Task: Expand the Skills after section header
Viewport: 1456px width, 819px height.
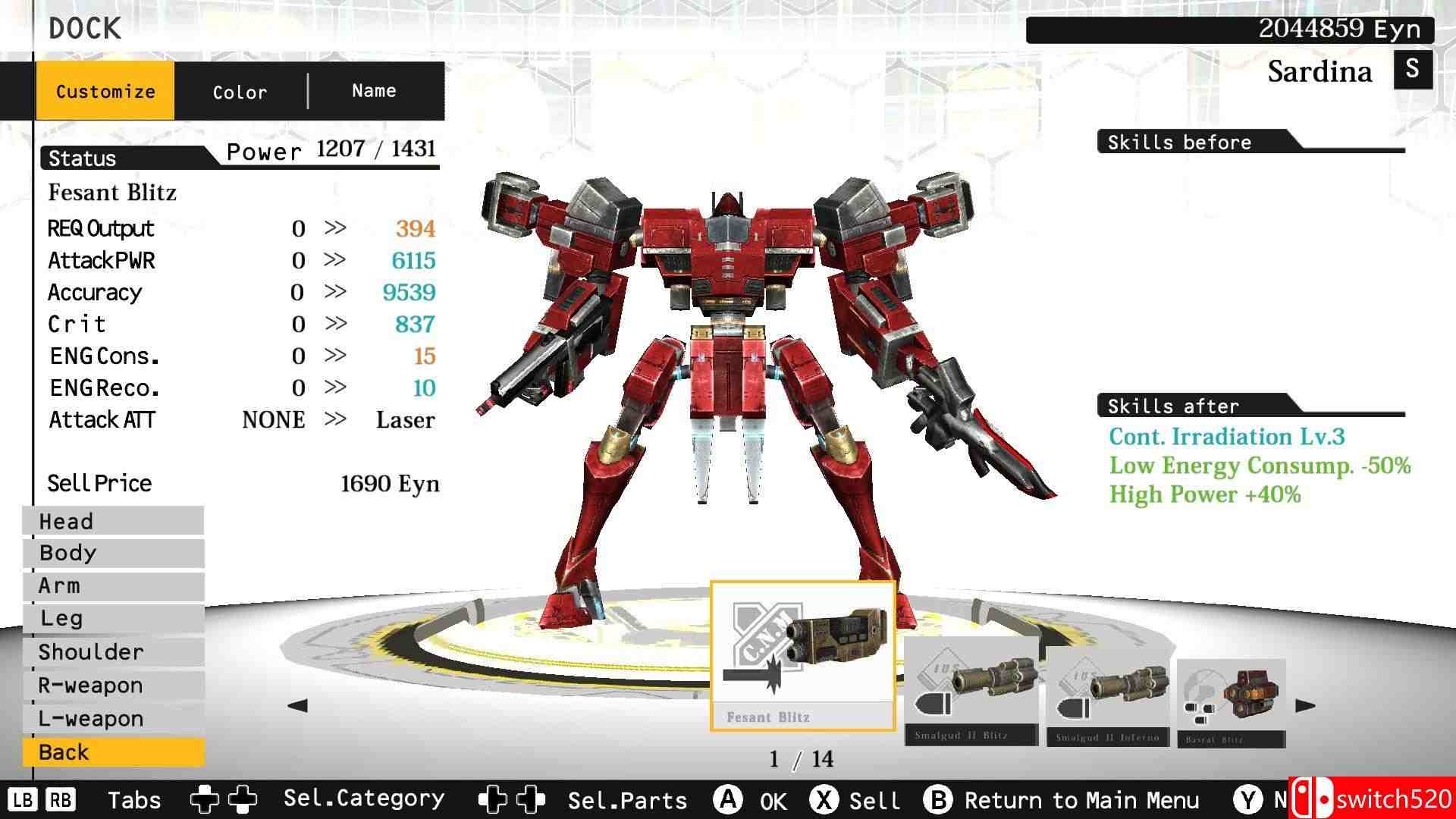Action: coord(1173,406)
